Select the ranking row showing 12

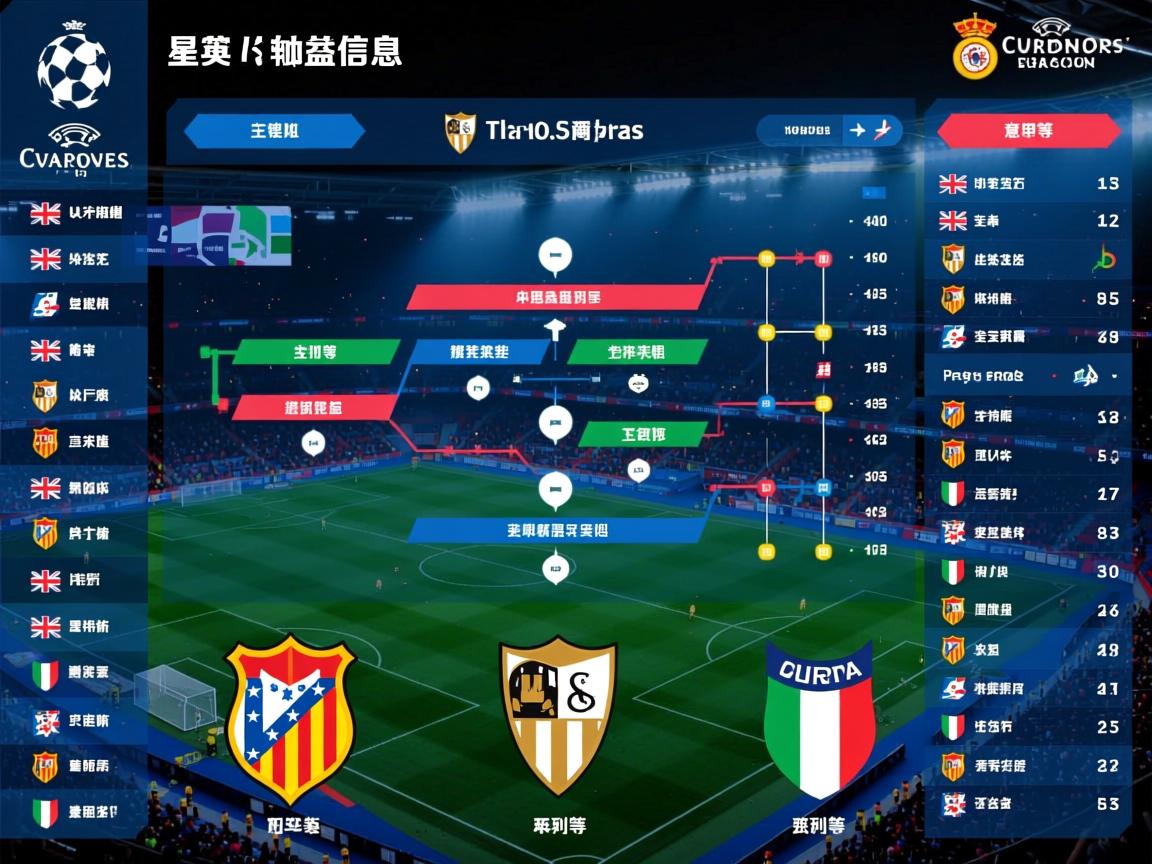pyautogui.click(x=1030, y=221)
